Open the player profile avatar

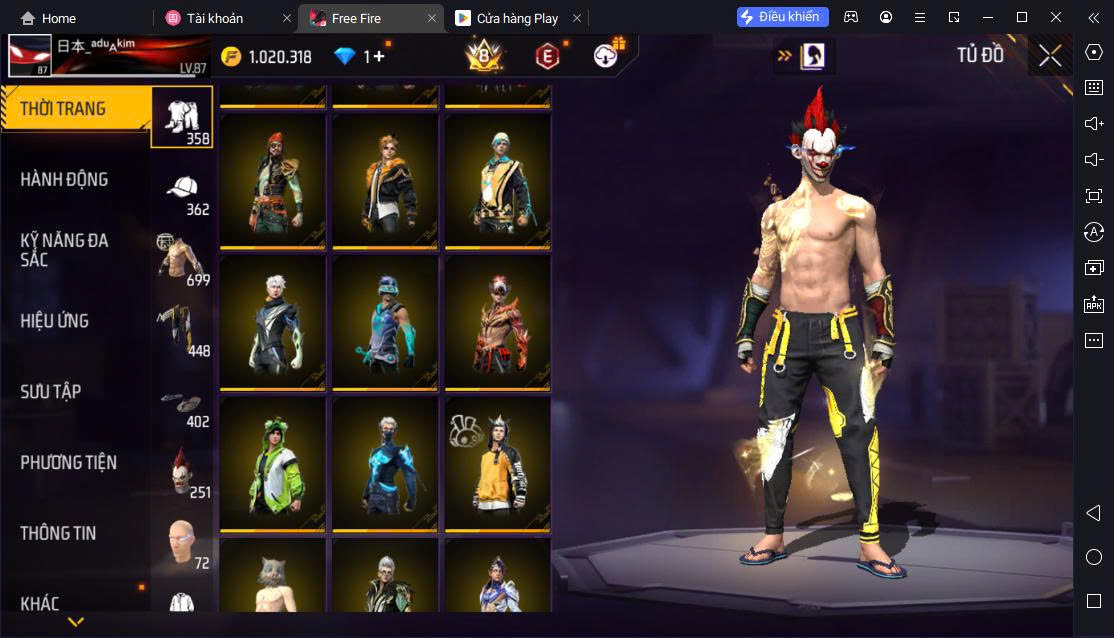tap(29, 56)
